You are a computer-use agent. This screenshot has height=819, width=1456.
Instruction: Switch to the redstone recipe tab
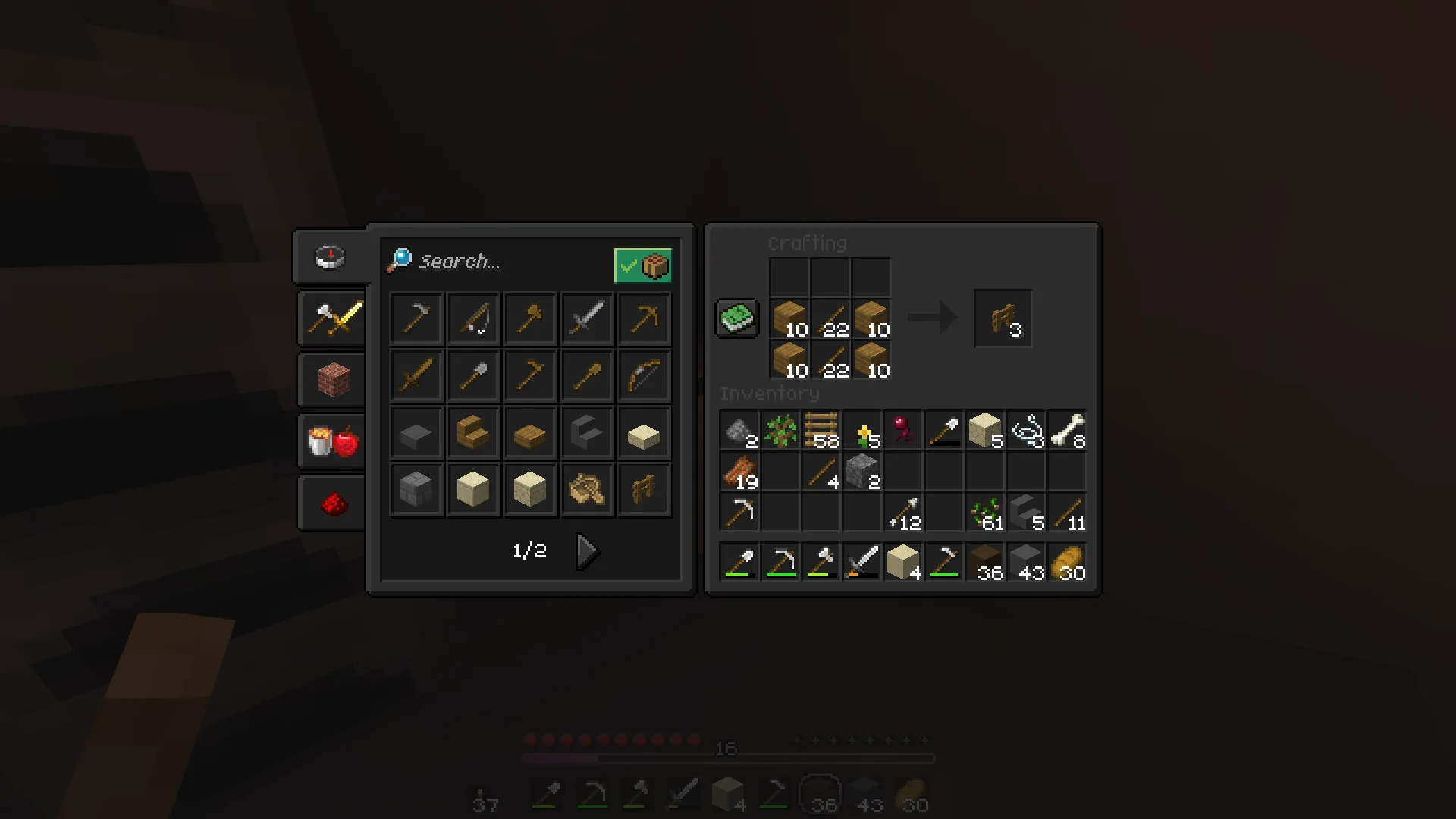(x=333, y=503)
